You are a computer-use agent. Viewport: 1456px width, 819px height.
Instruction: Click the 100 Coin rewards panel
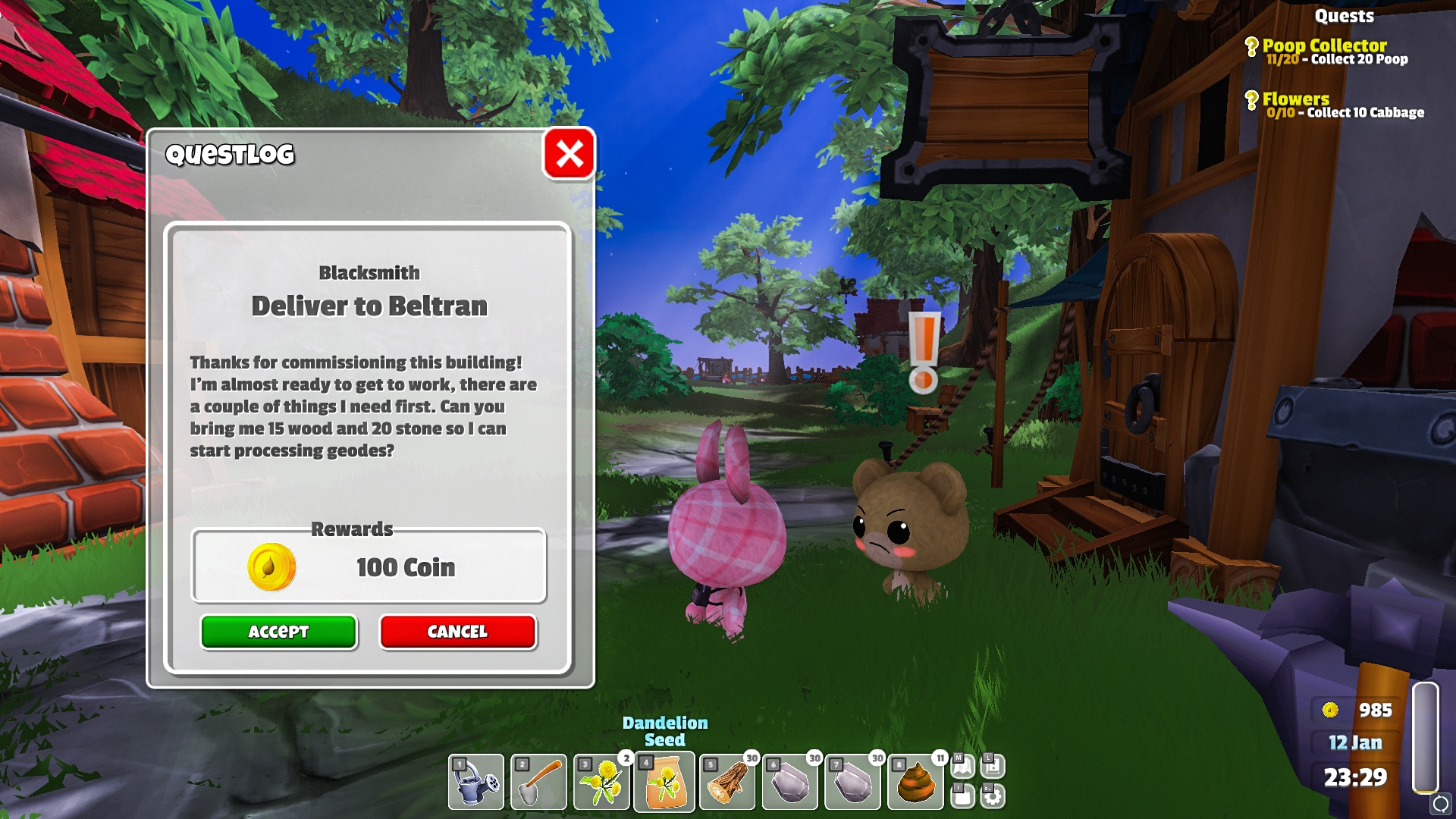coord(369,566)
